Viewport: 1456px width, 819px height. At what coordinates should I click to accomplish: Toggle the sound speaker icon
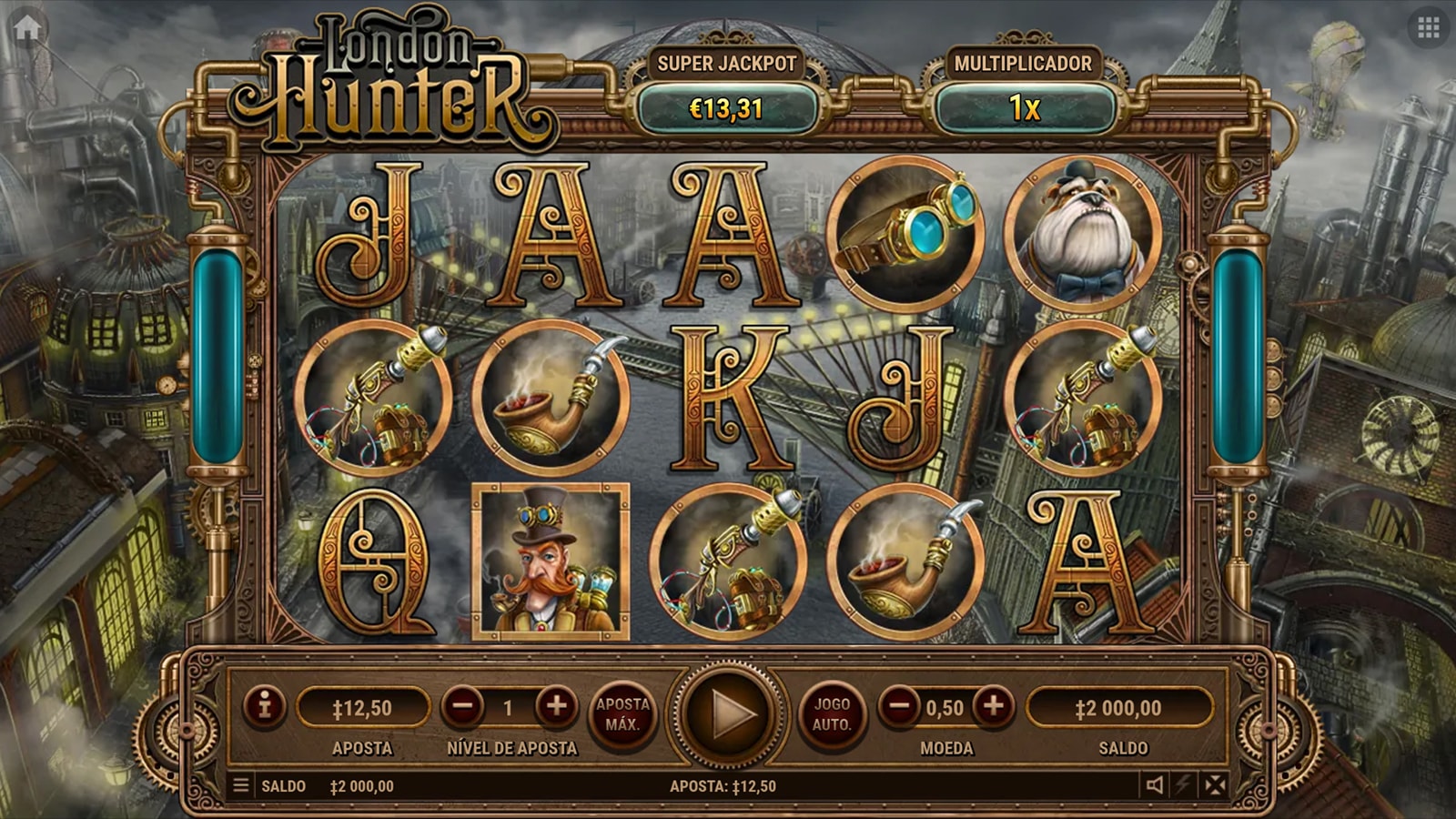coord(1155,785)
